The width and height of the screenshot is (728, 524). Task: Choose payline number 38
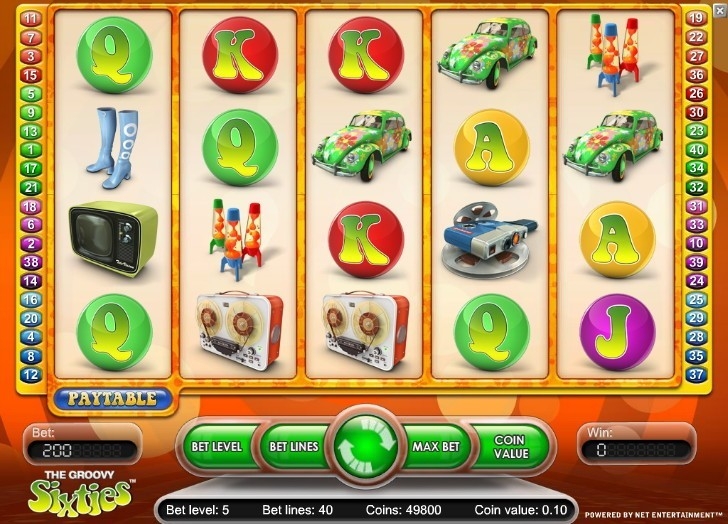(30, 262)
